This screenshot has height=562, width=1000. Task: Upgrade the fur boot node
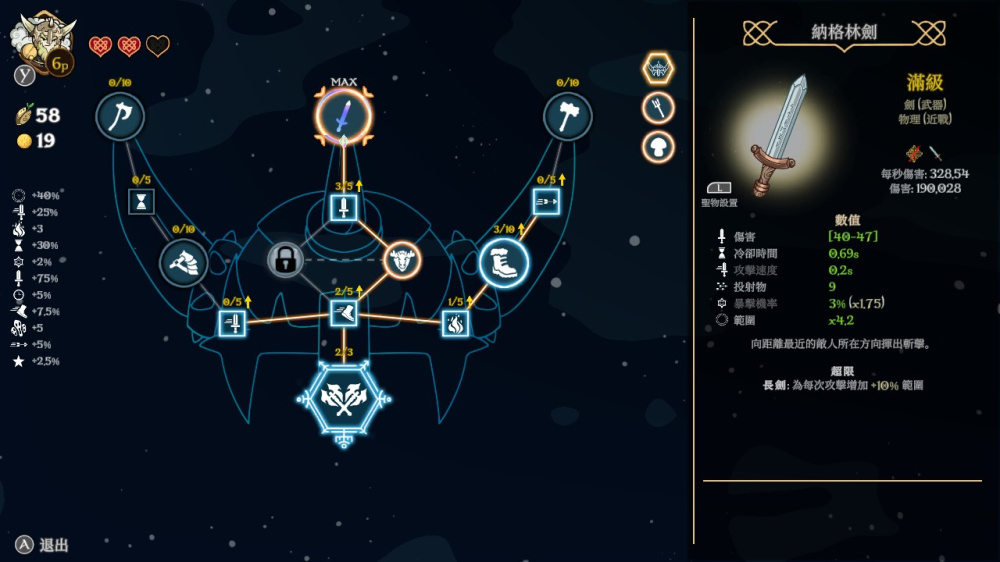503,264
